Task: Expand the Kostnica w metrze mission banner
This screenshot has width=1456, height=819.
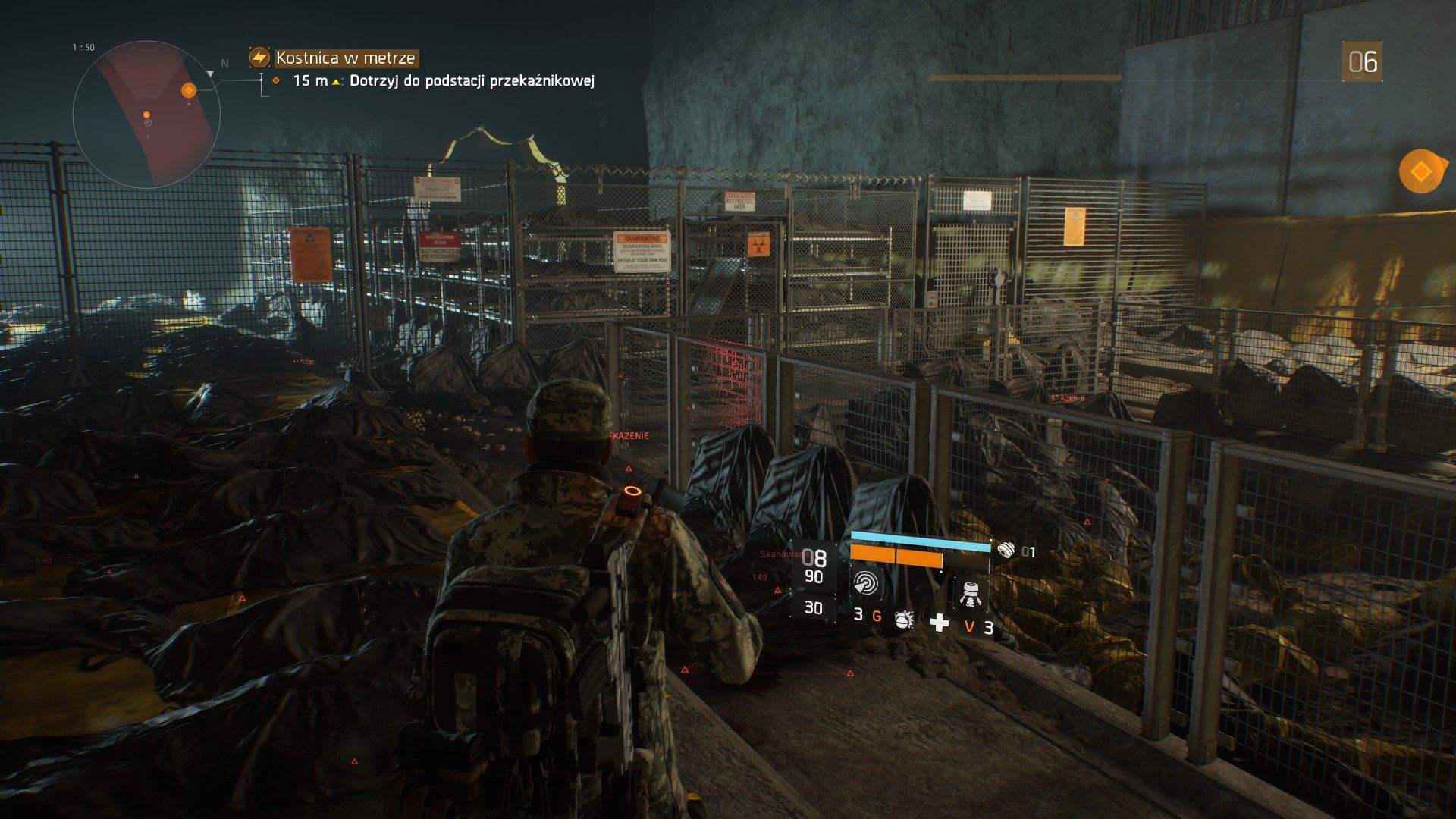Action: 345,56
